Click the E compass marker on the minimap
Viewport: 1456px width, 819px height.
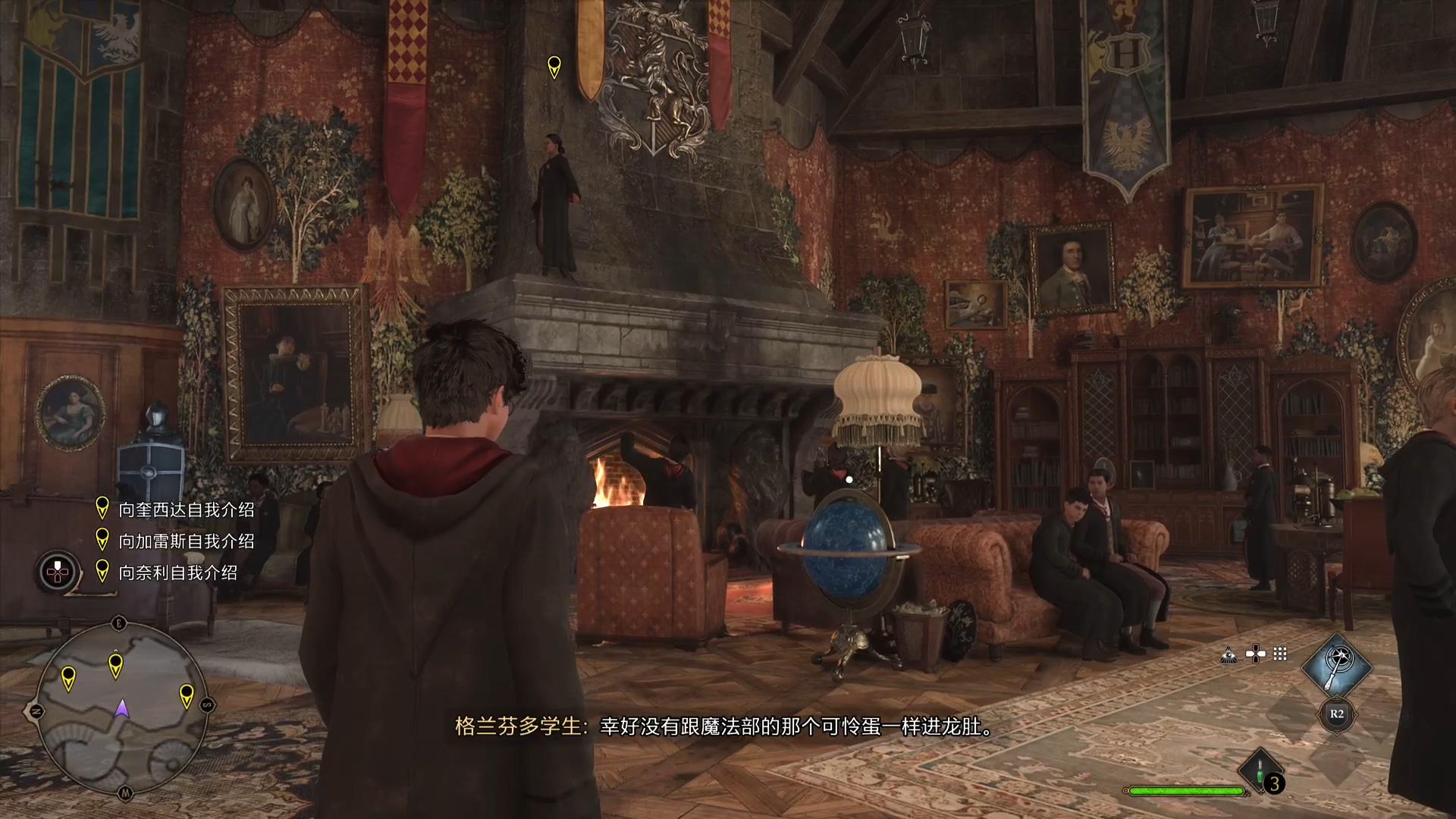click(x=118, y=622)
